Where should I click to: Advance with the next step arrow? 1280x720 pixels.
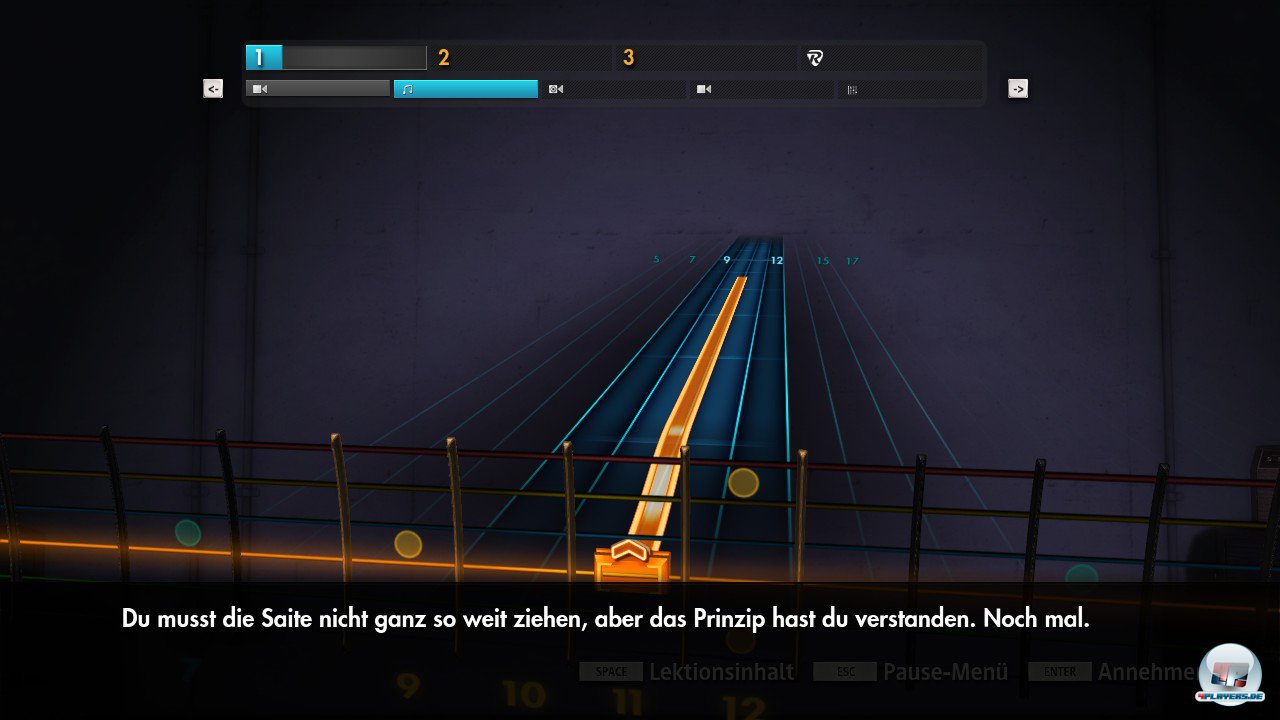tap(1018, 89)
